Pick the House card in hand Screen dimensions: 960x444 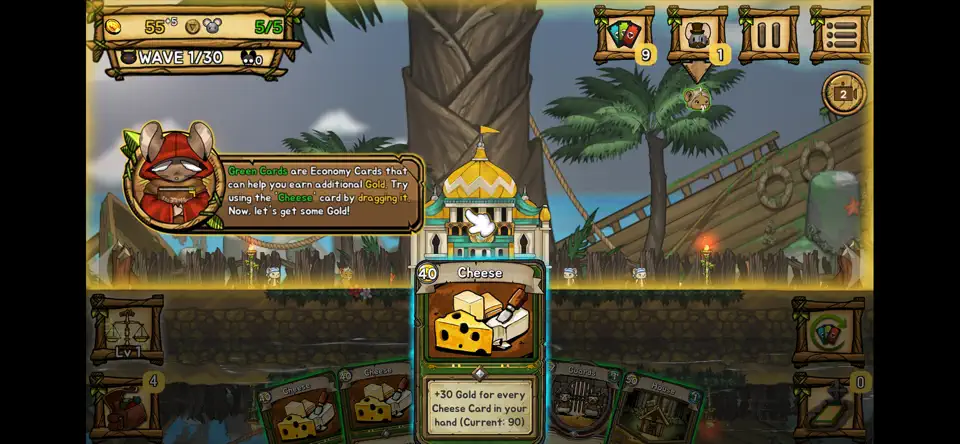(660, 405)
